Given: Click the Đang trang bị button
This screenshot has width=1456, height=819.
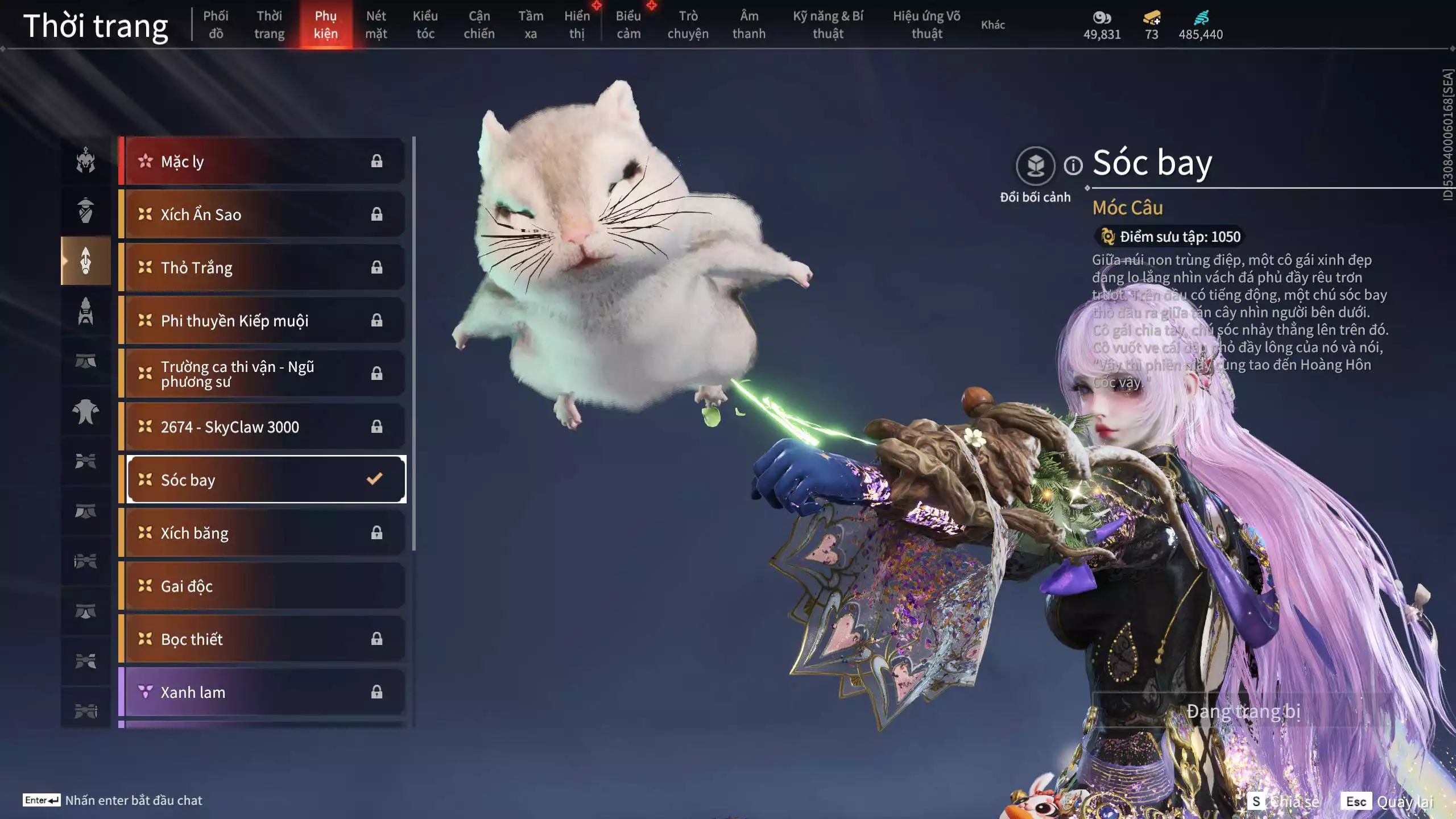Looking at the screenshot, I should pos(1243,711).
